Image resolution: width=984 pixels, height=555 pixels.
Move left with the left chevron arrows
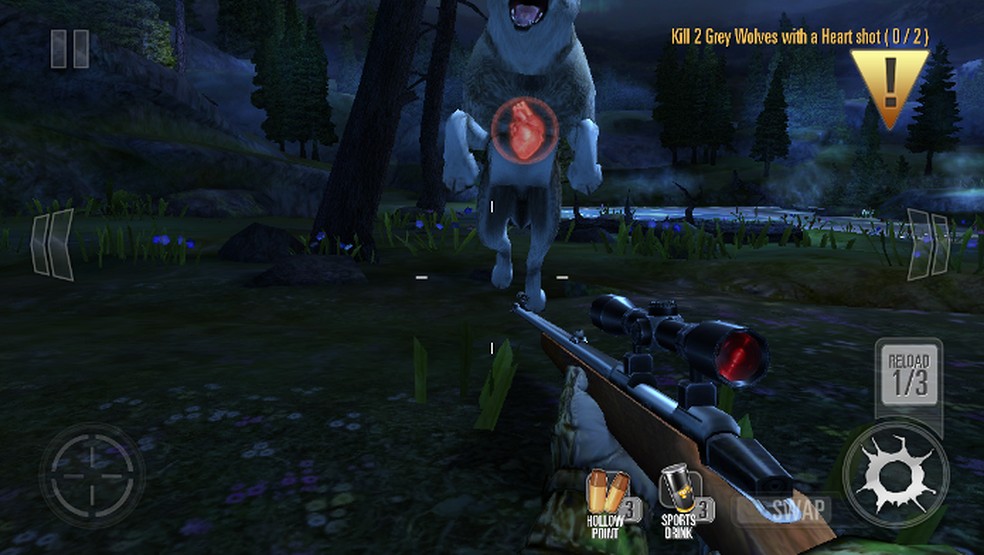tap(52, 243)
